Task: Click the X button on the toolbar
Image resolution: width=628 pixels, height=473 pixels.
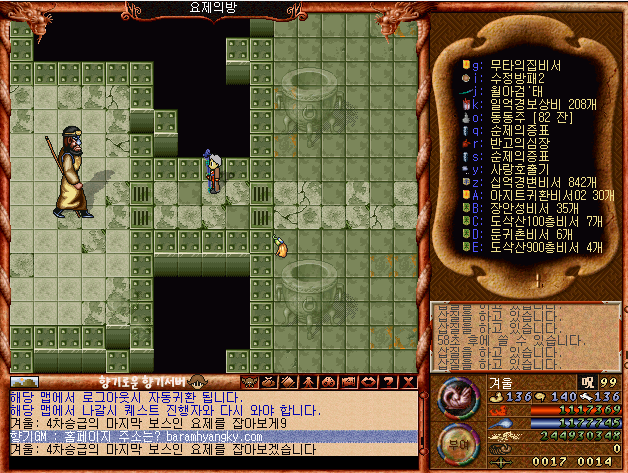Action: tap(410, 381)
